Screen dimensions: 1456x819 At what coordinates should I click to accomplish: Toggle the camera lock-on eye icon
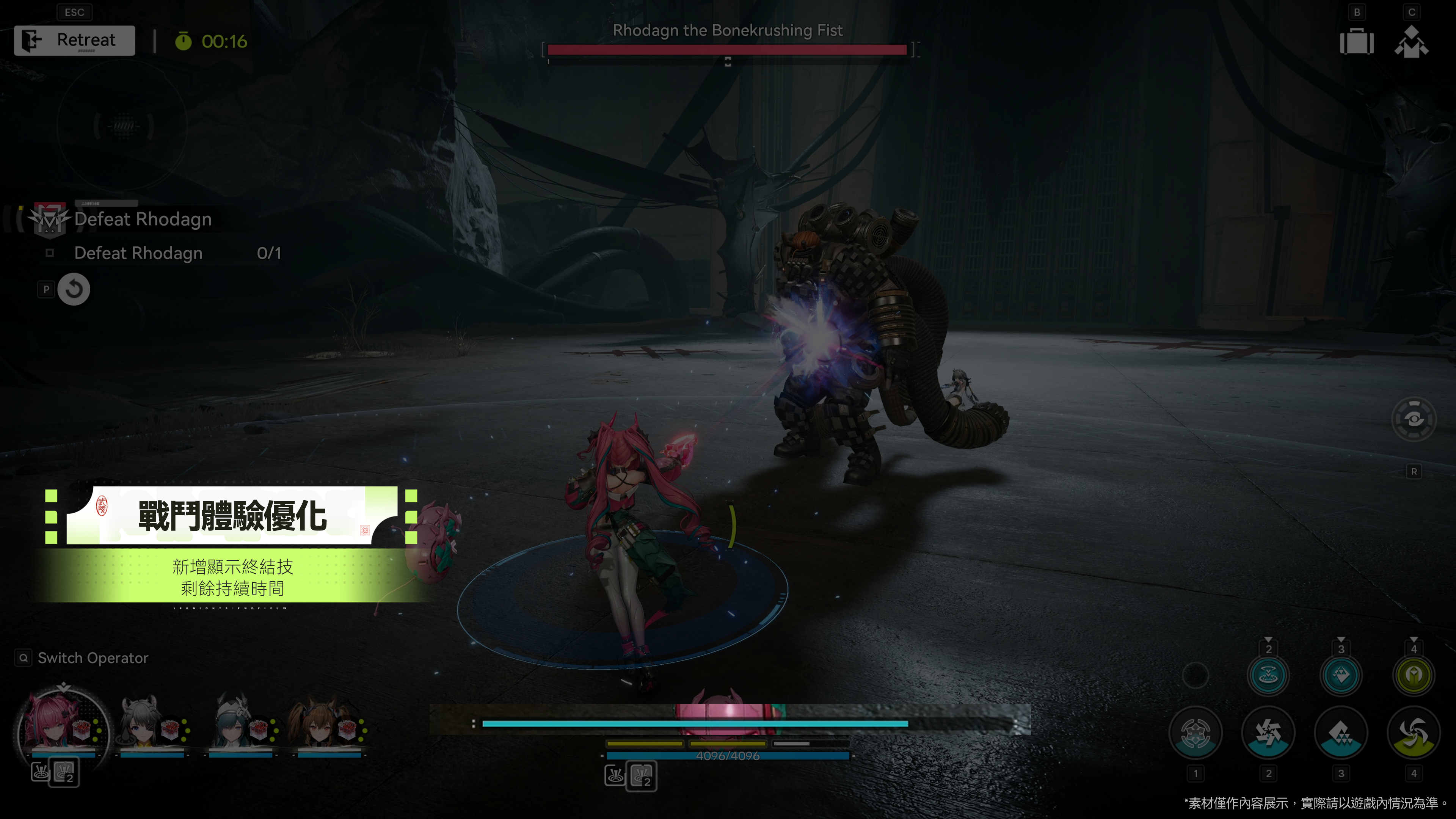point(1414,419)
